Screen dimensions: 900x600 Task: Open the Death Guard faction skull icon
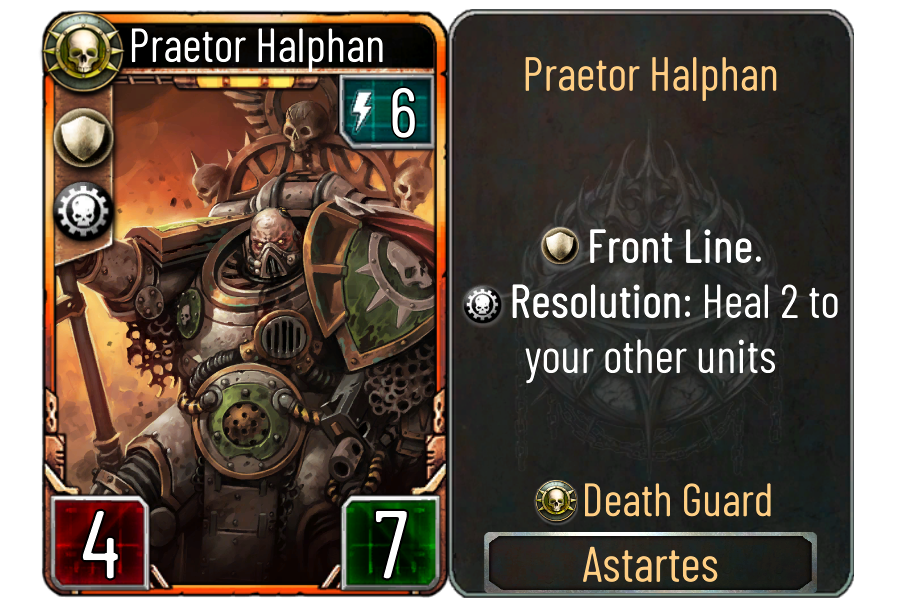tap(556, 501)
